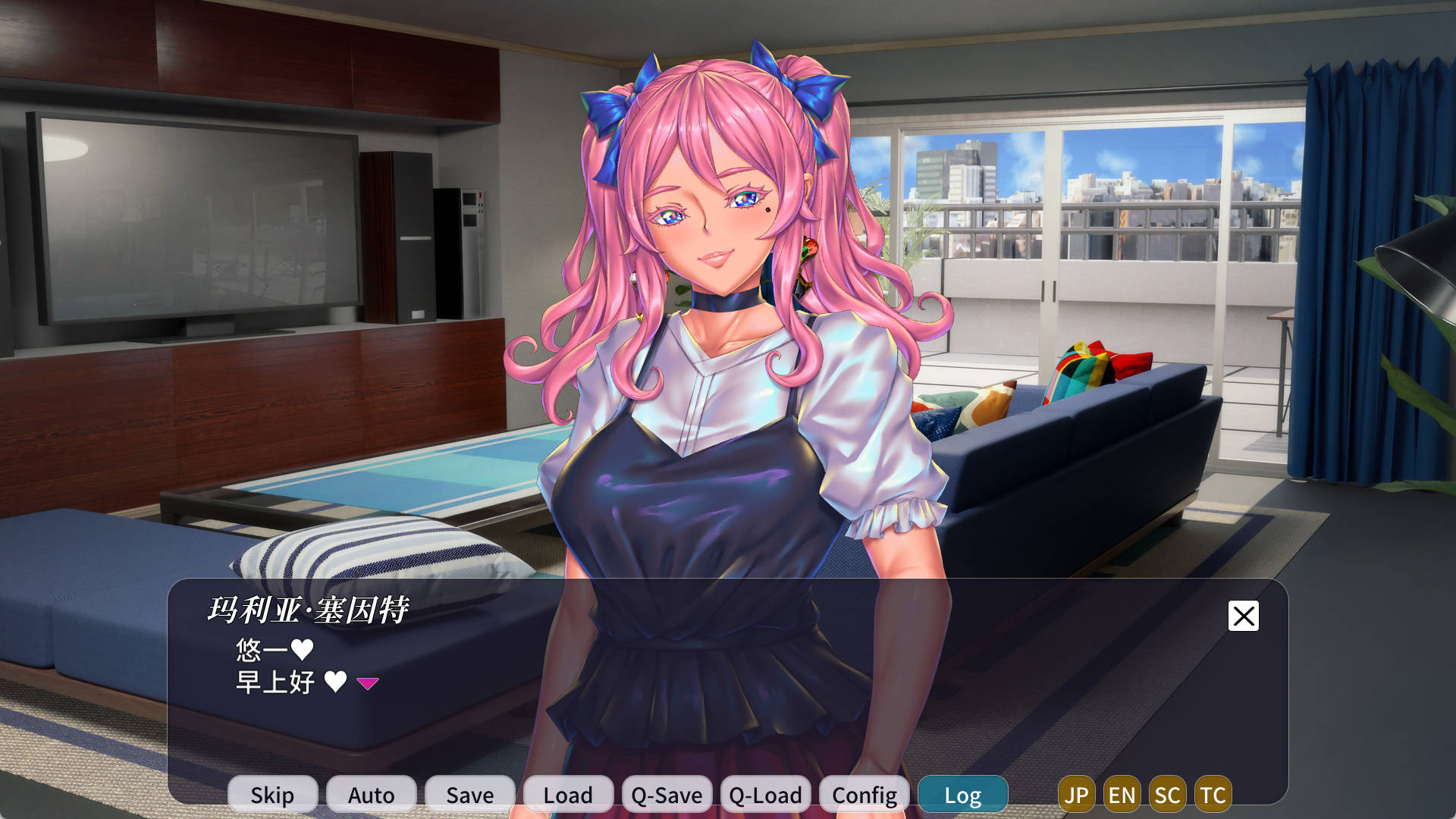This screenshot has width=1456, height=819.
Task: Select the TC language option
Action: coord(1213,794)
